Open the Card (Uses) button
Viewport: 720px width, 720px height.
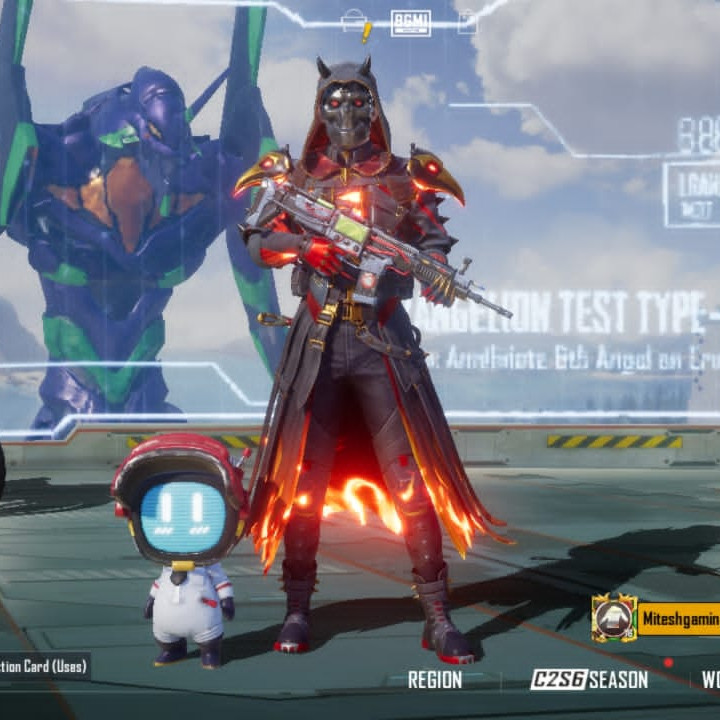tap(44, 665)
